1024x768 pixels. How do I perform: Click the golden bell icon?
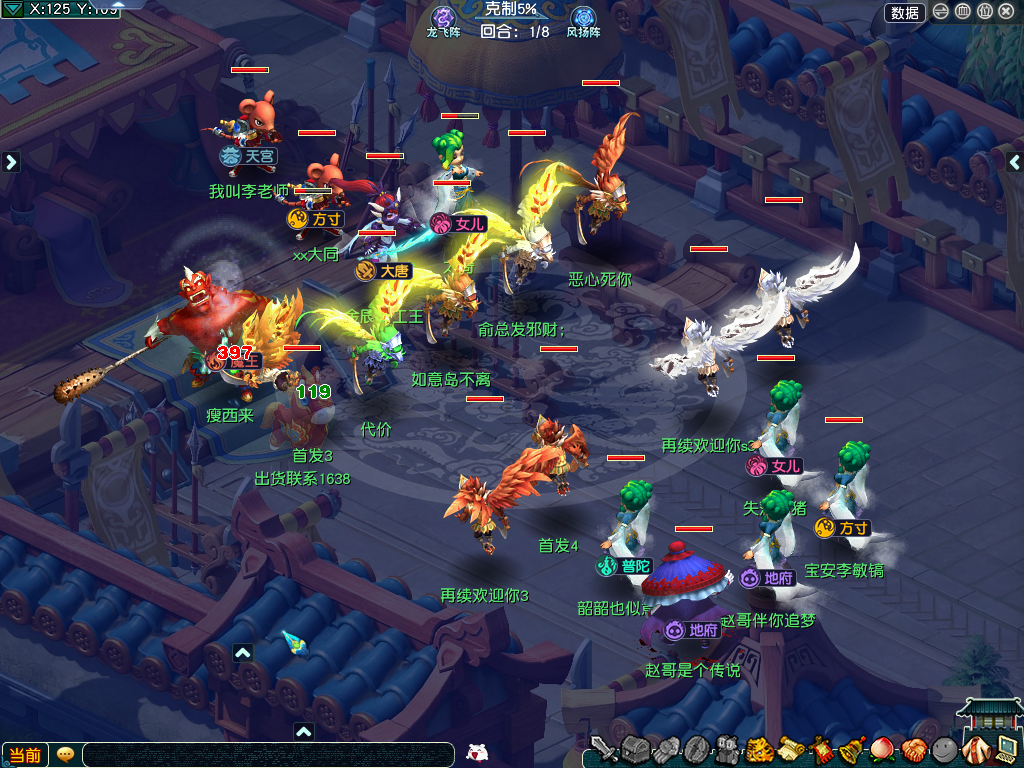(852, 749)
